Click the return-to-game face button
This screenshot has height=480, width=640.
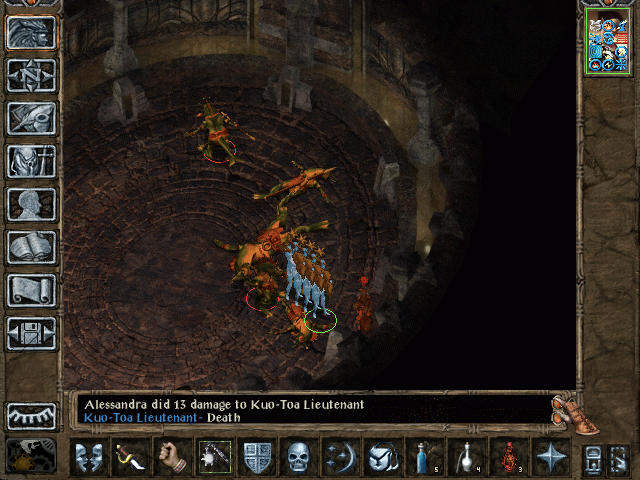(x=32, y=33)
